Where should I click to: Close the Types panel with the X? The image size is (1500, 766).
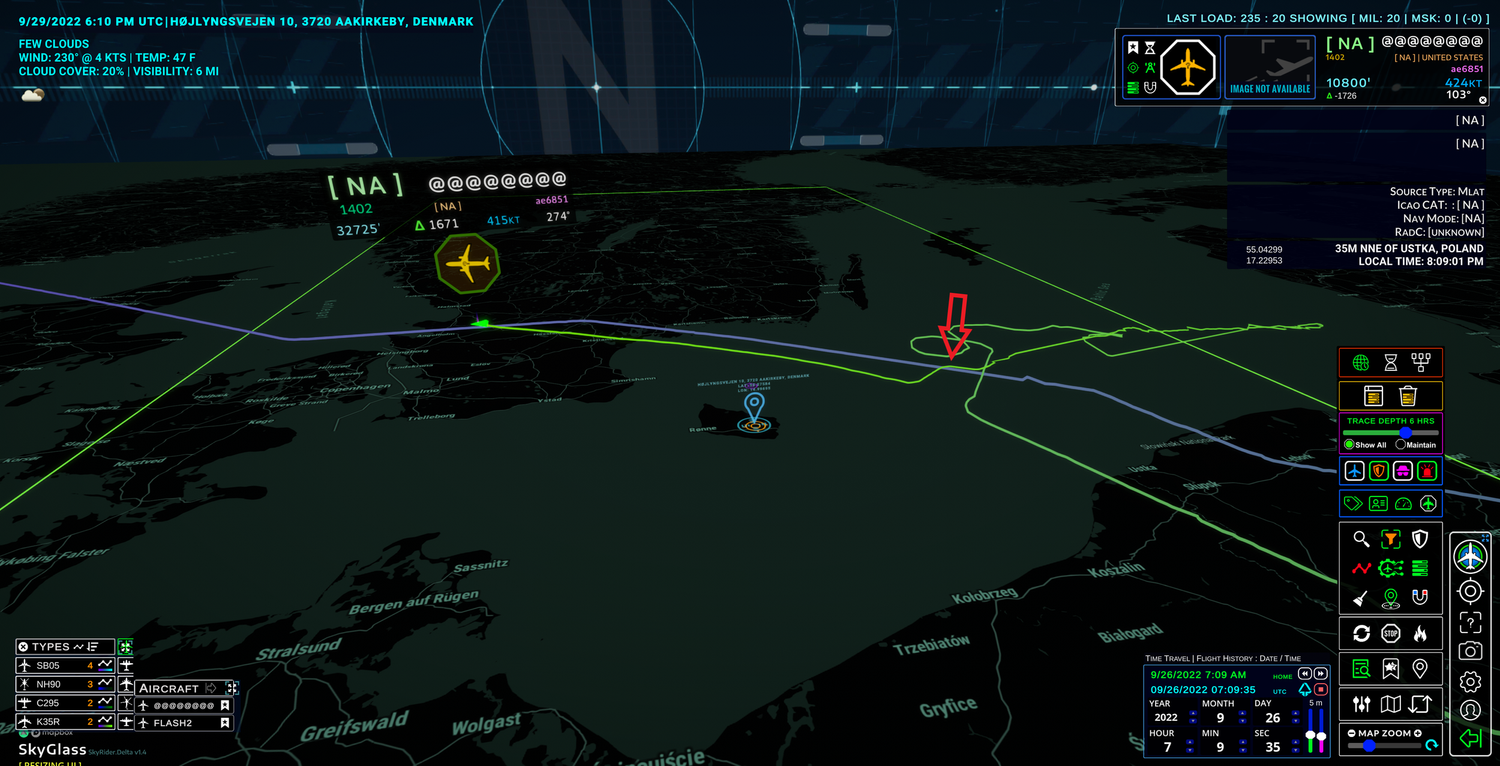tap(22, 647)
